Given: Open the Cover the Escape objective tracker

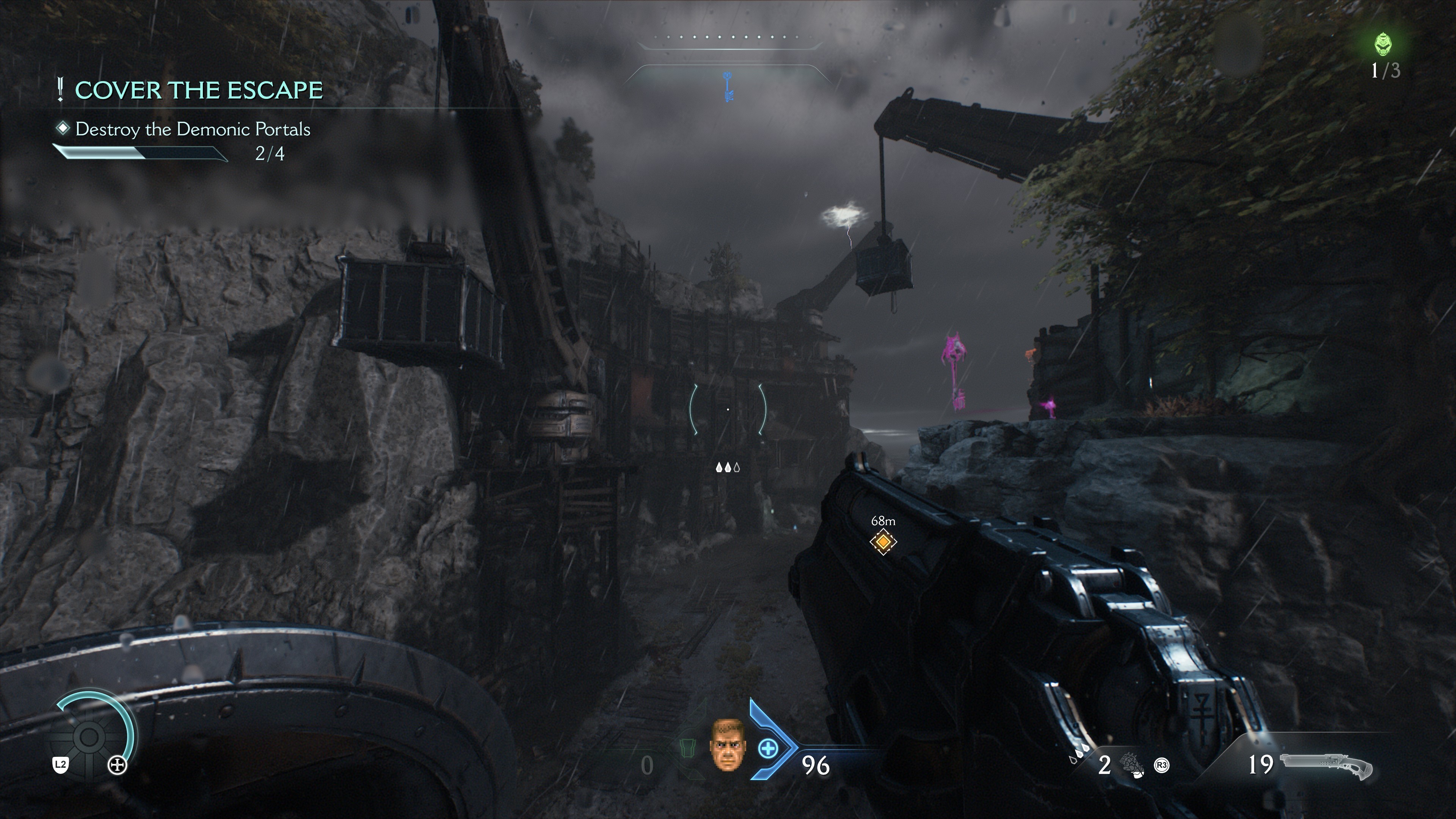Looking at the screenshot, I should [x=198, y=91].
